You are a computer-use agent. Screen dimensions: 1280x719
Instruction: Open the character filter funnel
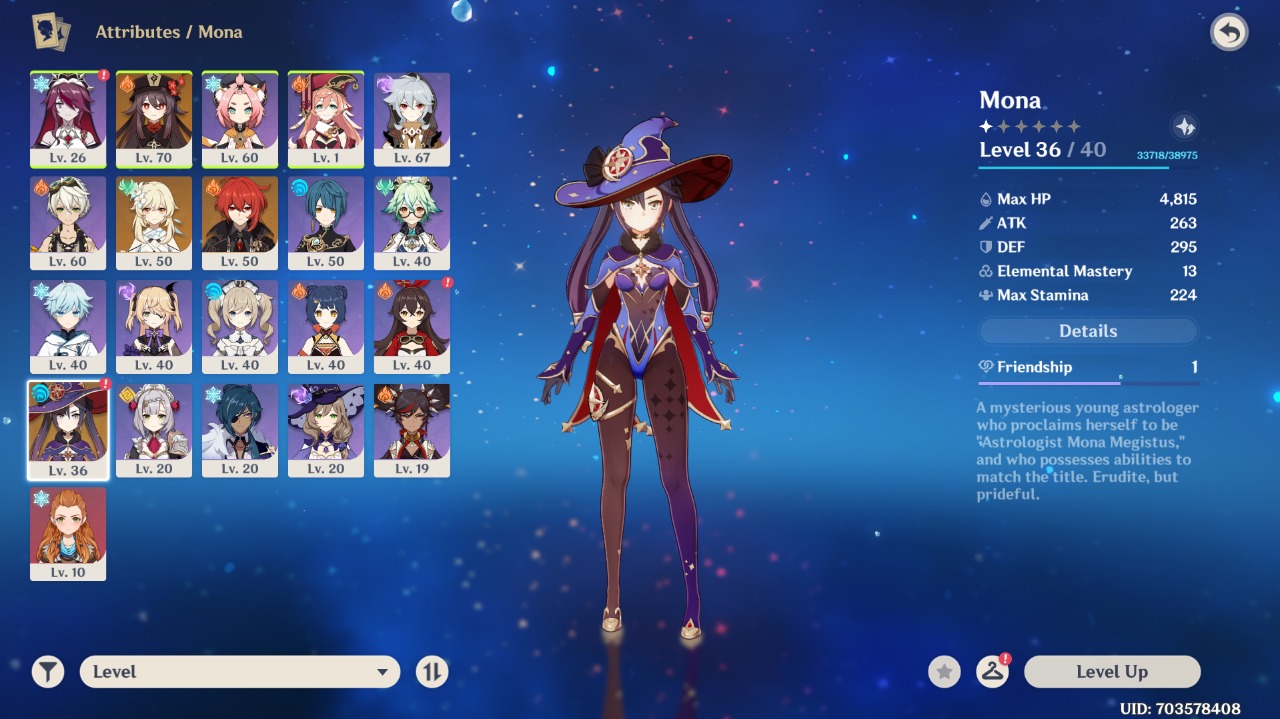(x=48, y=672)
